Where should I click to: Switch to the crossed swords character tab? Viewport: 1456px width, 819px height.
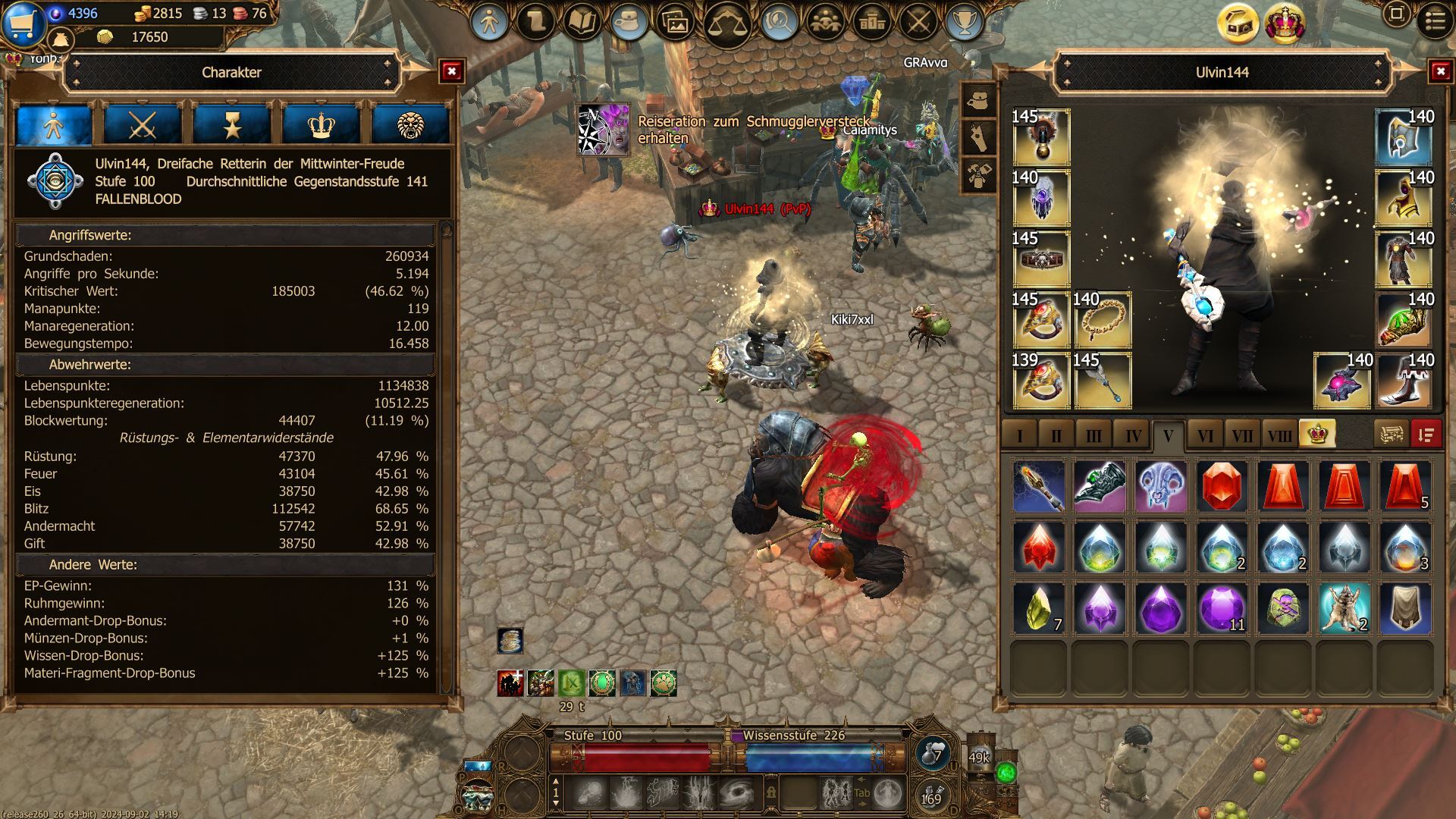(143, 125)
